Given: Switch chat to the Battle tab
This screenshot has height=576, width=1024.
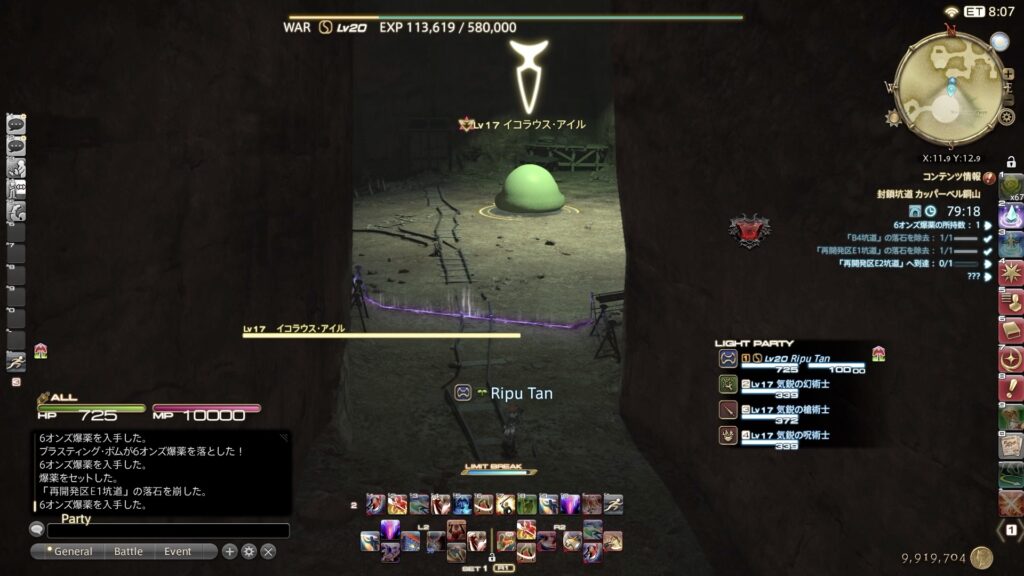Looking at the screenshot, I should coord(128,551).
